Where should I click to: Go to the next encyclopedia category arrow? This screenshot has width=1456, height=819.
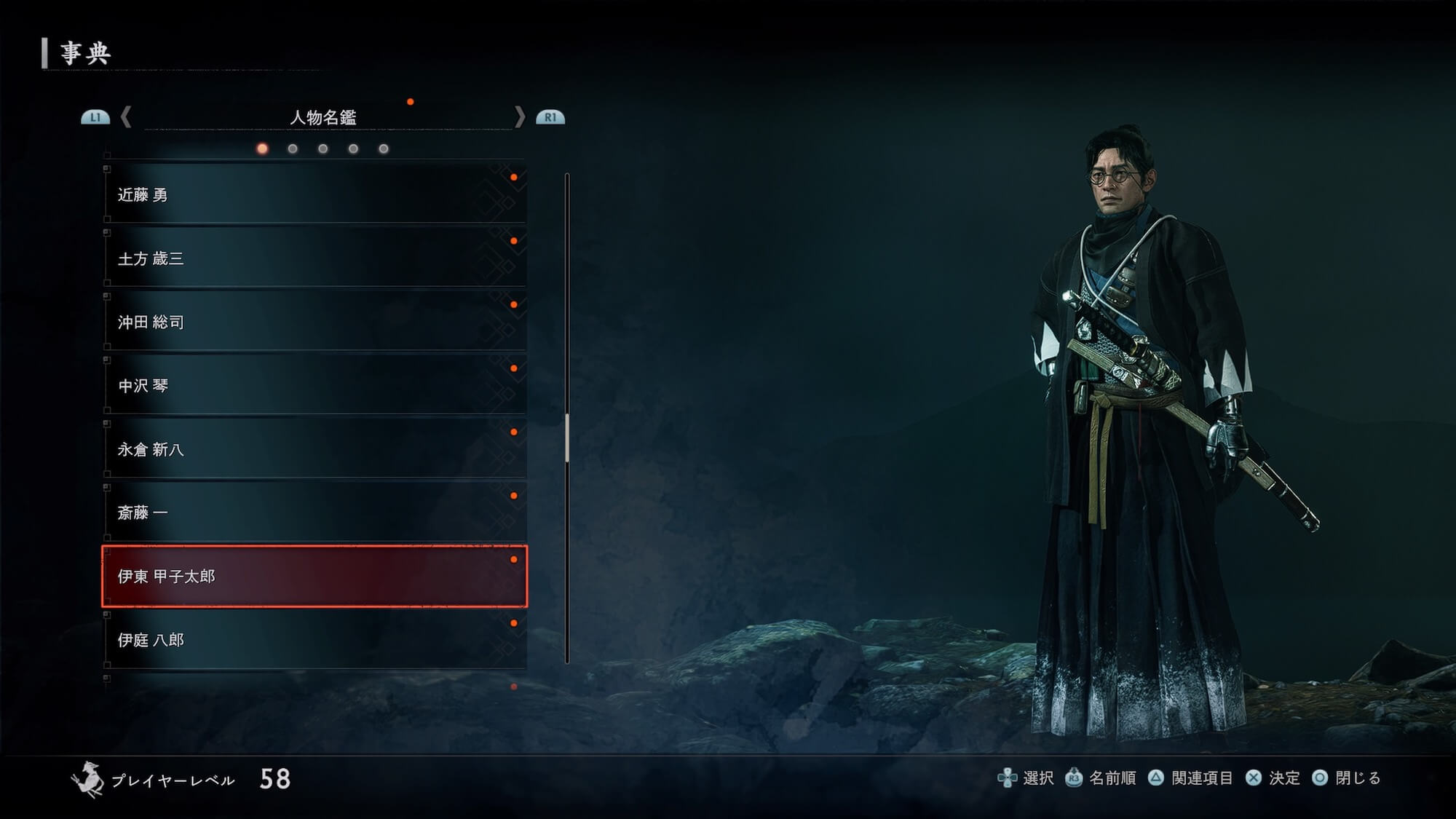pos(519,117)
